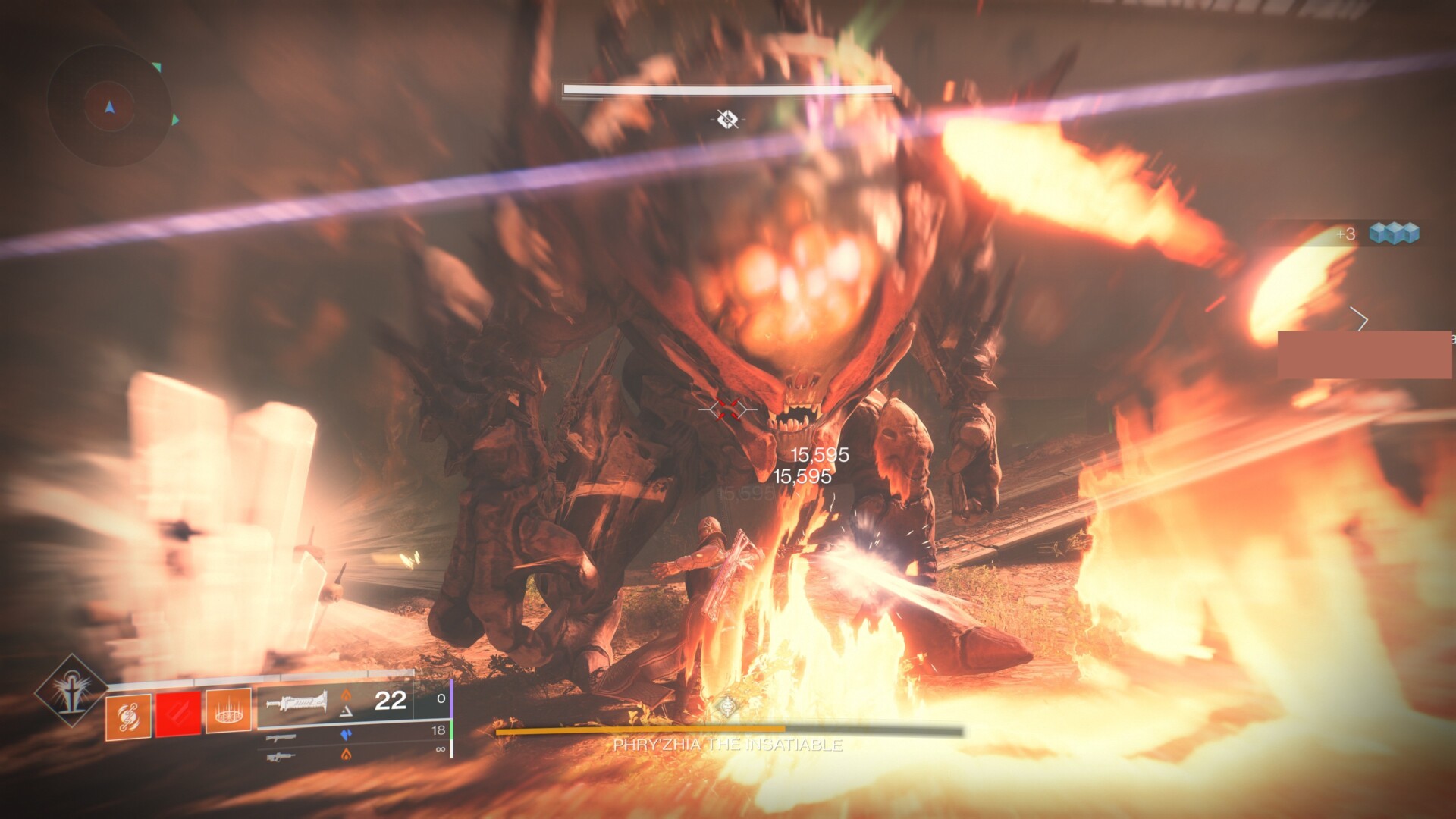Click the red melee ability icon
This screenshot has width=1456, height=819.
click(178, 714)
